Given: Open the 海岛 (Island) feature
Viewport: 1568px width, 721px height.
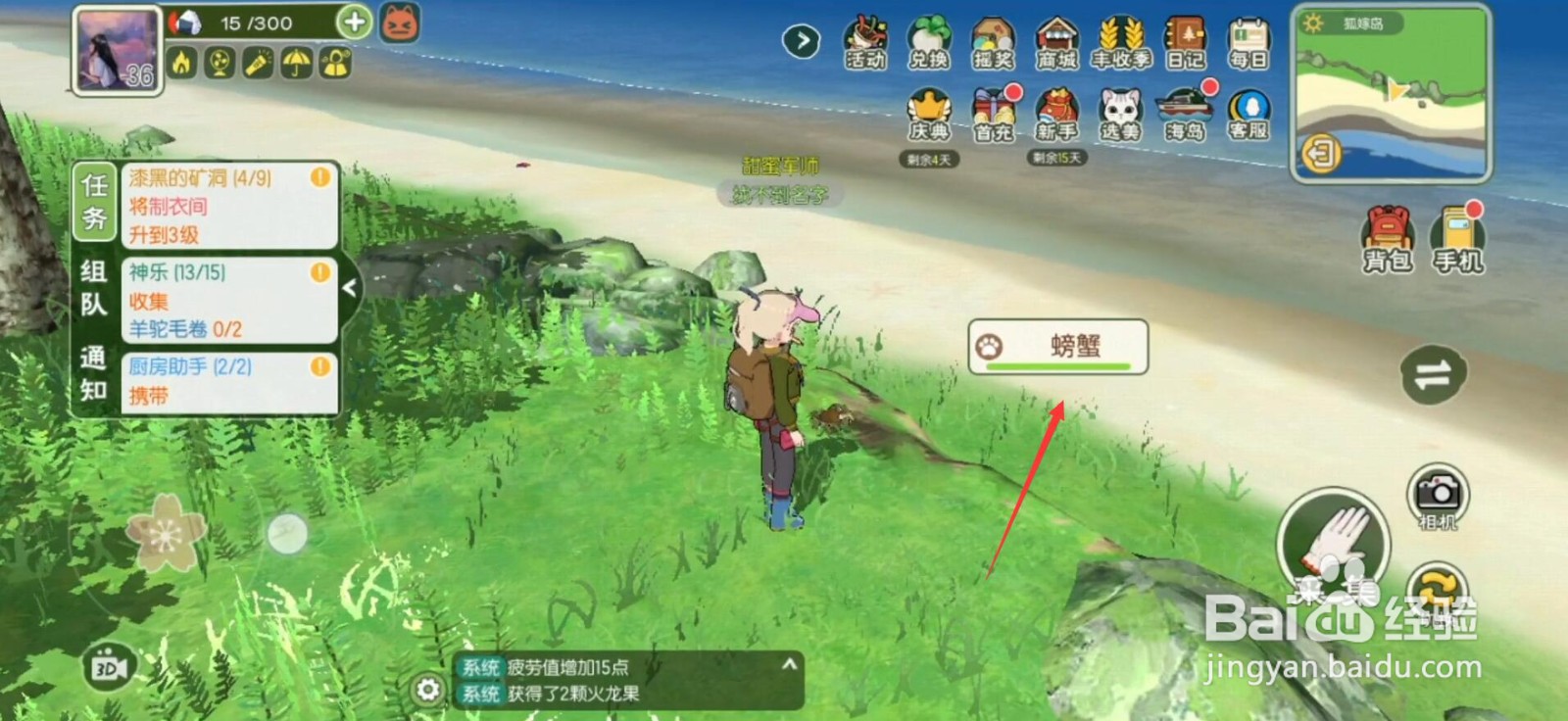Looking at the screenshot, I should pos(1184,116).
